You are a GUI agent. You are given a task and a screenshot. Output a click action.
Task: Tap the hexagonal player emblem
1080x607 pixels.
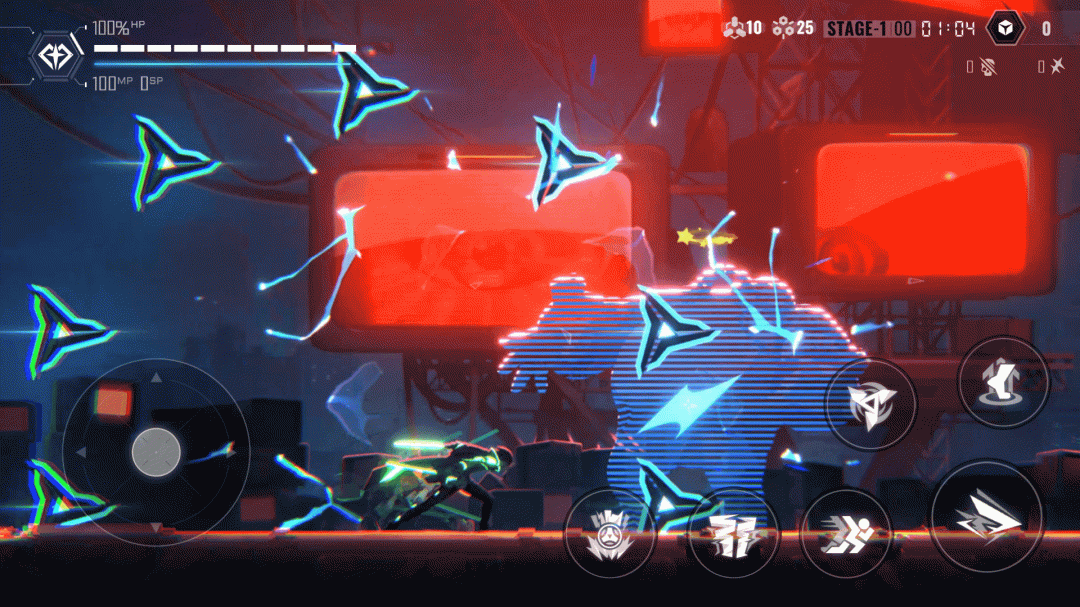tap(56, 56)
